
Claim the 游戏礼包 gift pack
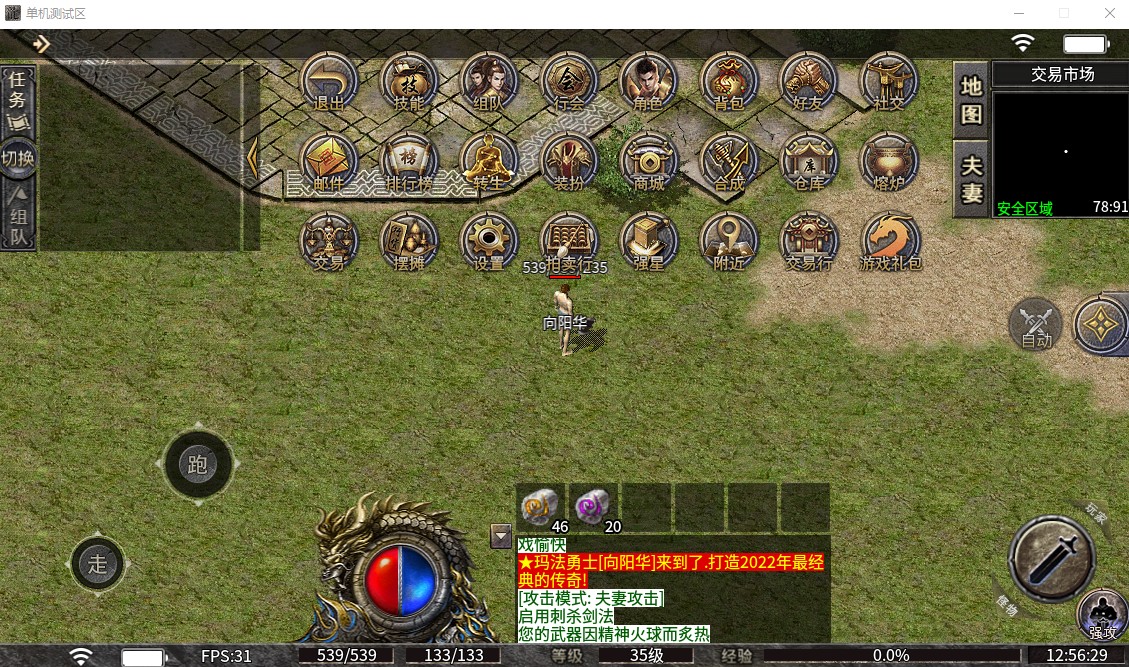(890, 241)
